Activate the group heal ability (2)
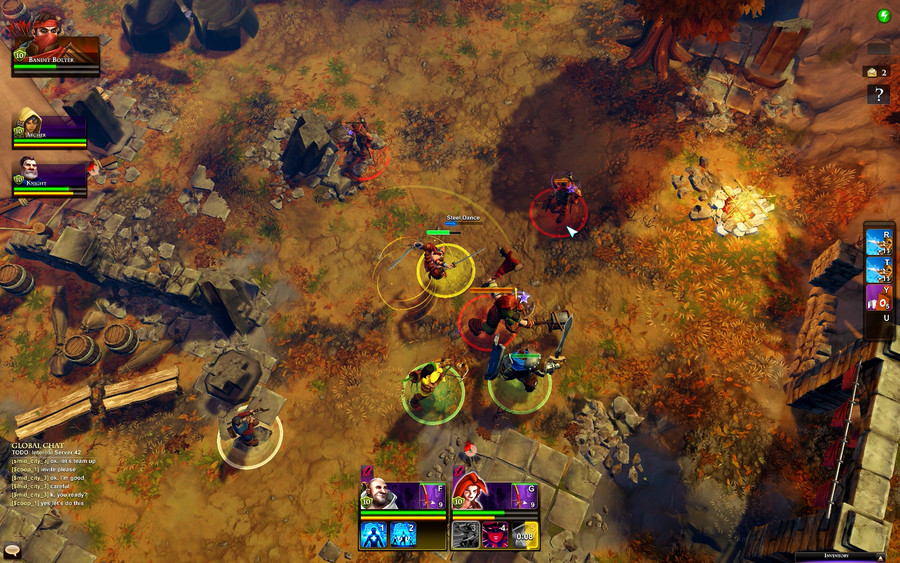900x563 pixels. (403, 535)
